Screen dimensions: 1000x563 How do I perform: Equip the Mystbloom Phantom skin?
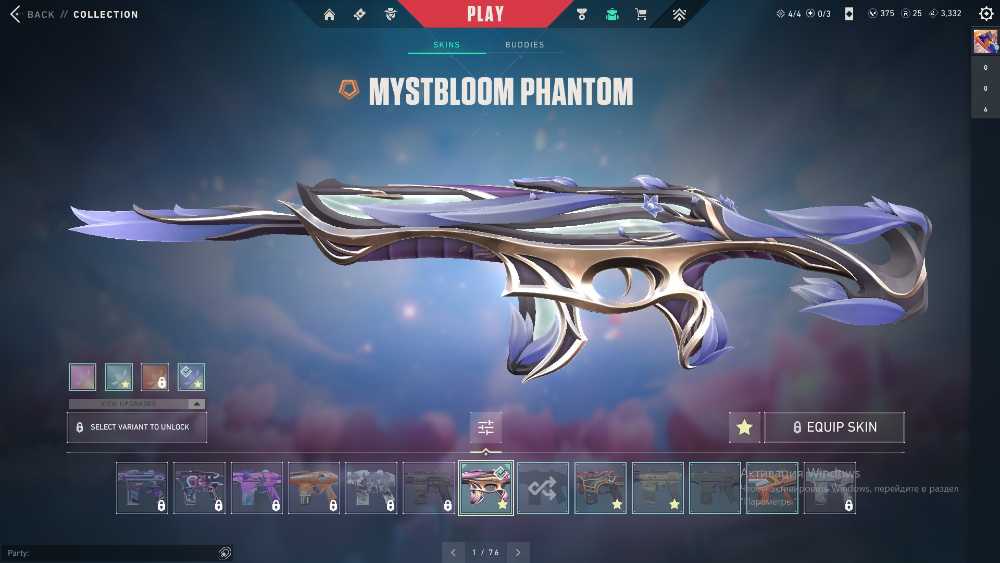835,427
